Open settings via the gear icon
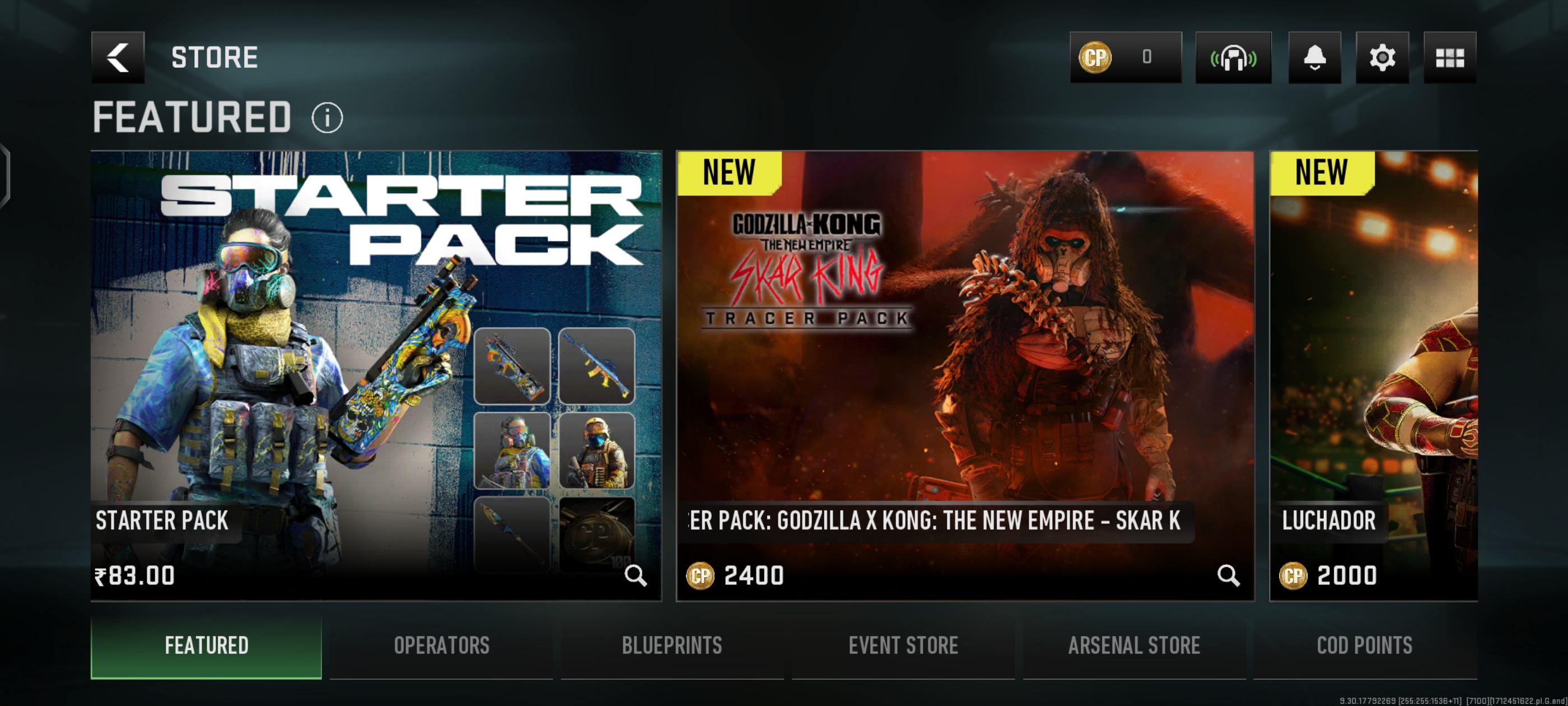1568x706 pixels. click(1382, 58)
